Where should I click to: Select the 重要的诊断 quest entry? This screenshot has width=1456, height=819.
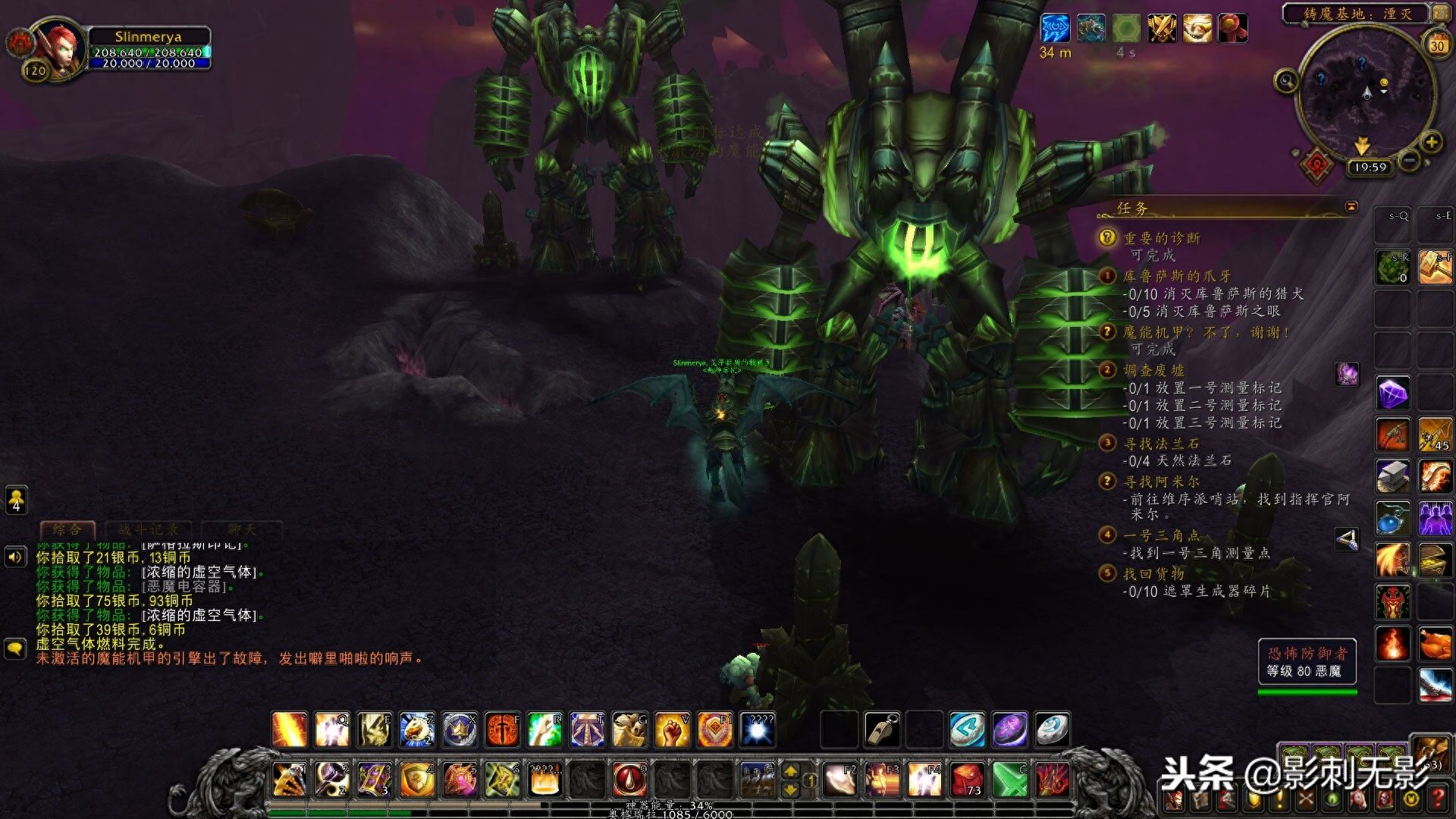tap(1161, 239)
